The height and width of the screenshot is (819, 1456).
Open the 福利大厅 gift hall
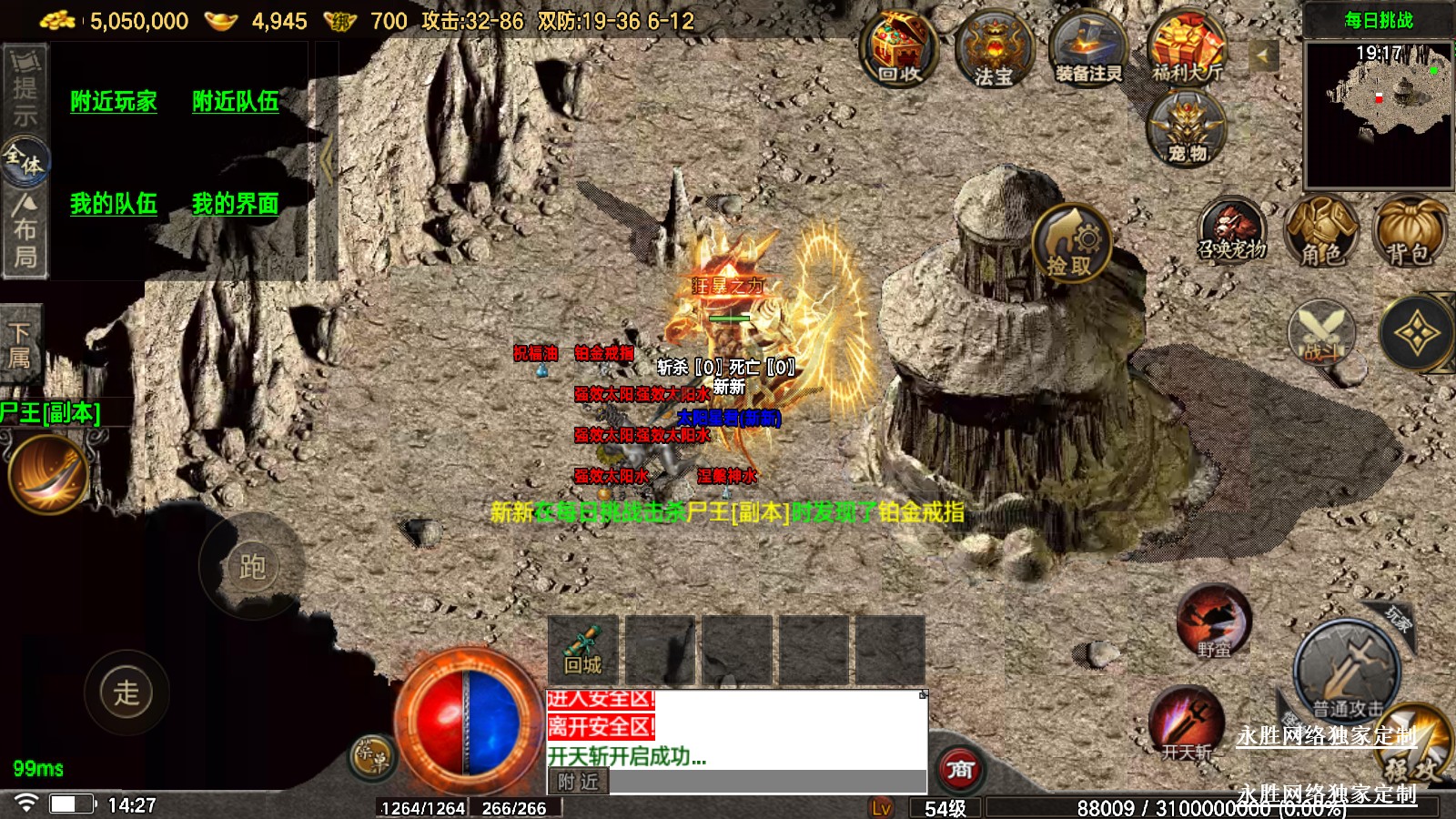point(1187,50)
